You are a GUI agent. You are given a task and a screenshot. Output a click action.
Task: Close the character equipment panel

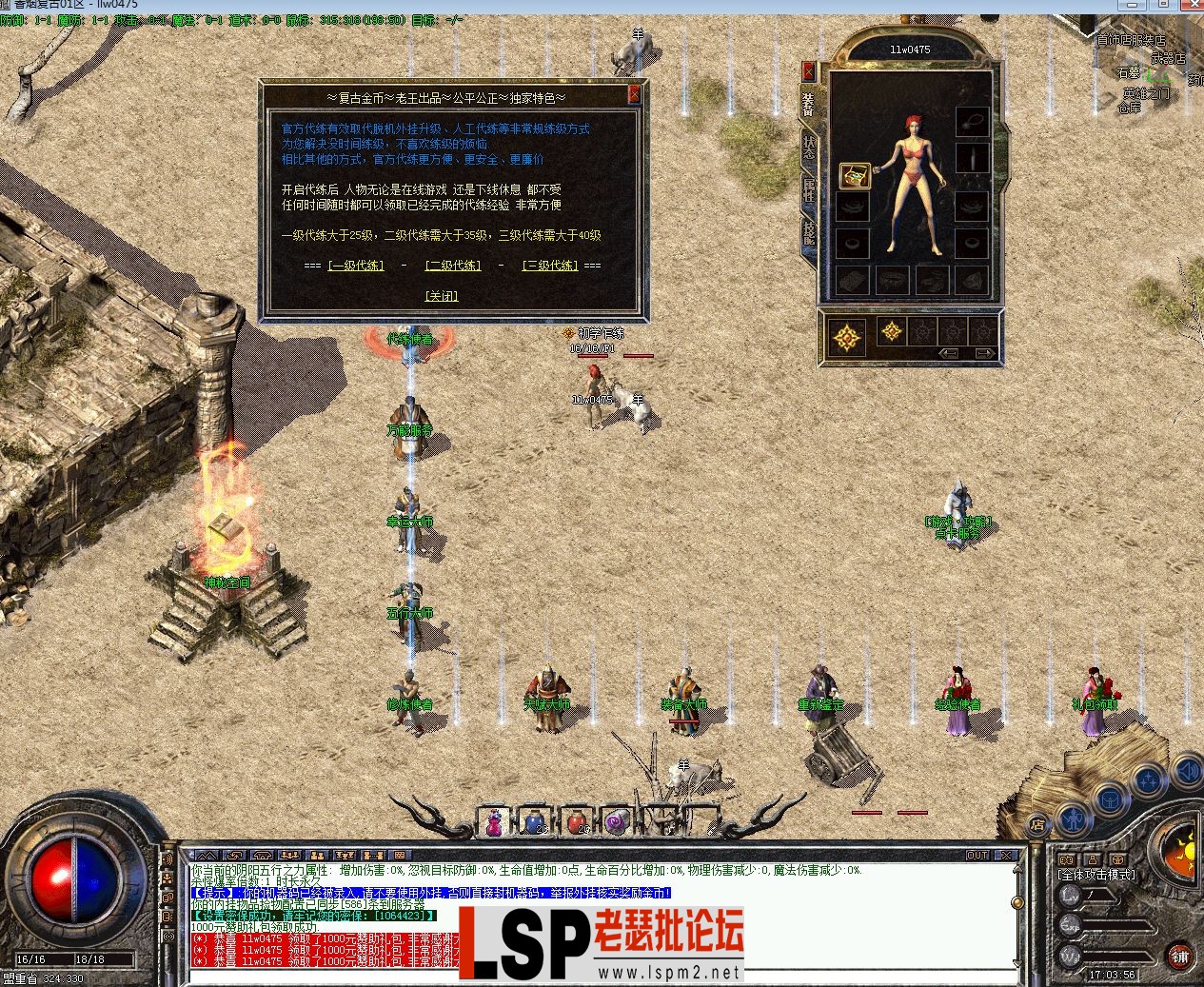coord(808,71)
